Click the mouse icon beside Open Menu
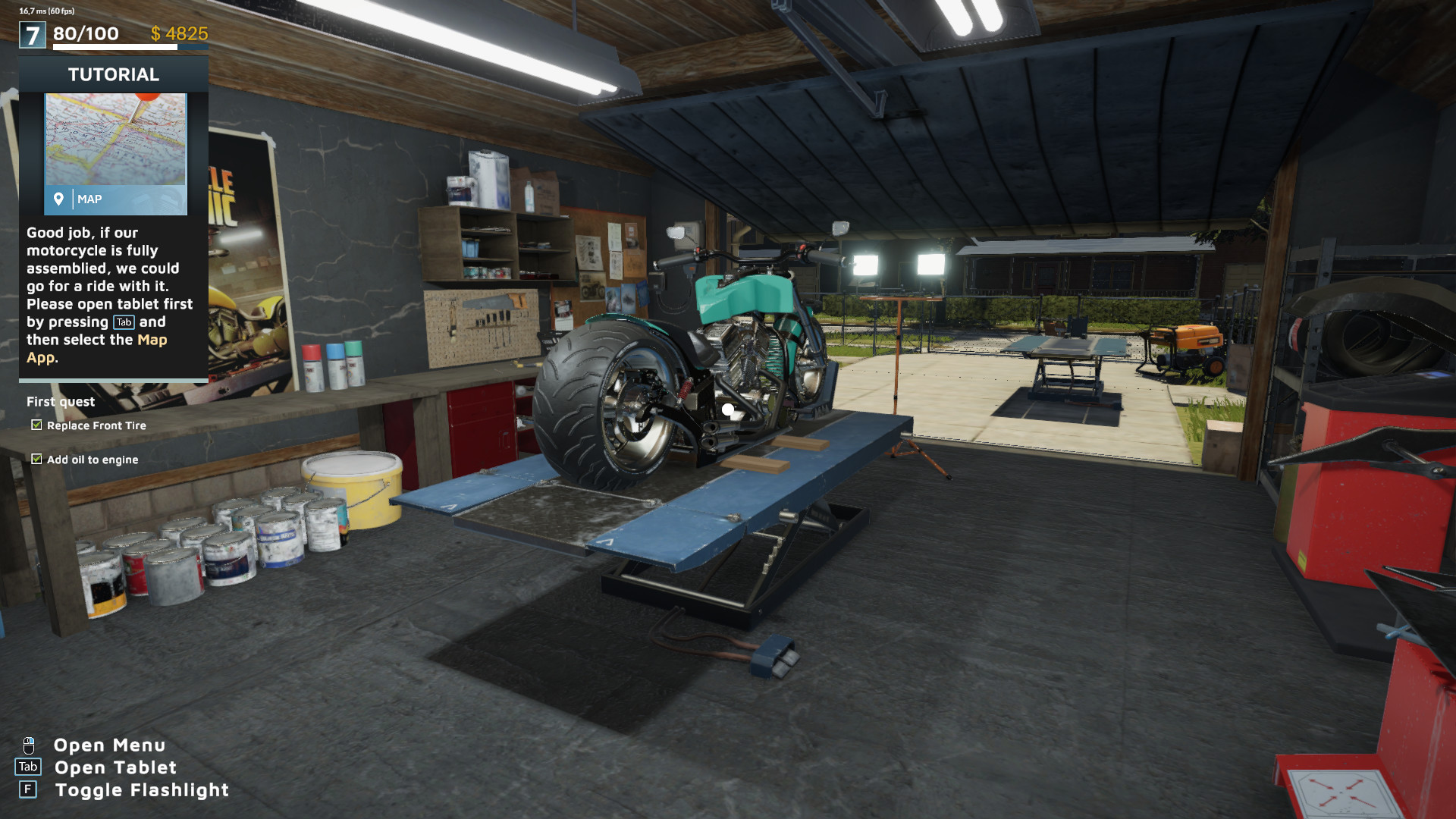This screenshot has width=1456, height=819. click(29, 745)
